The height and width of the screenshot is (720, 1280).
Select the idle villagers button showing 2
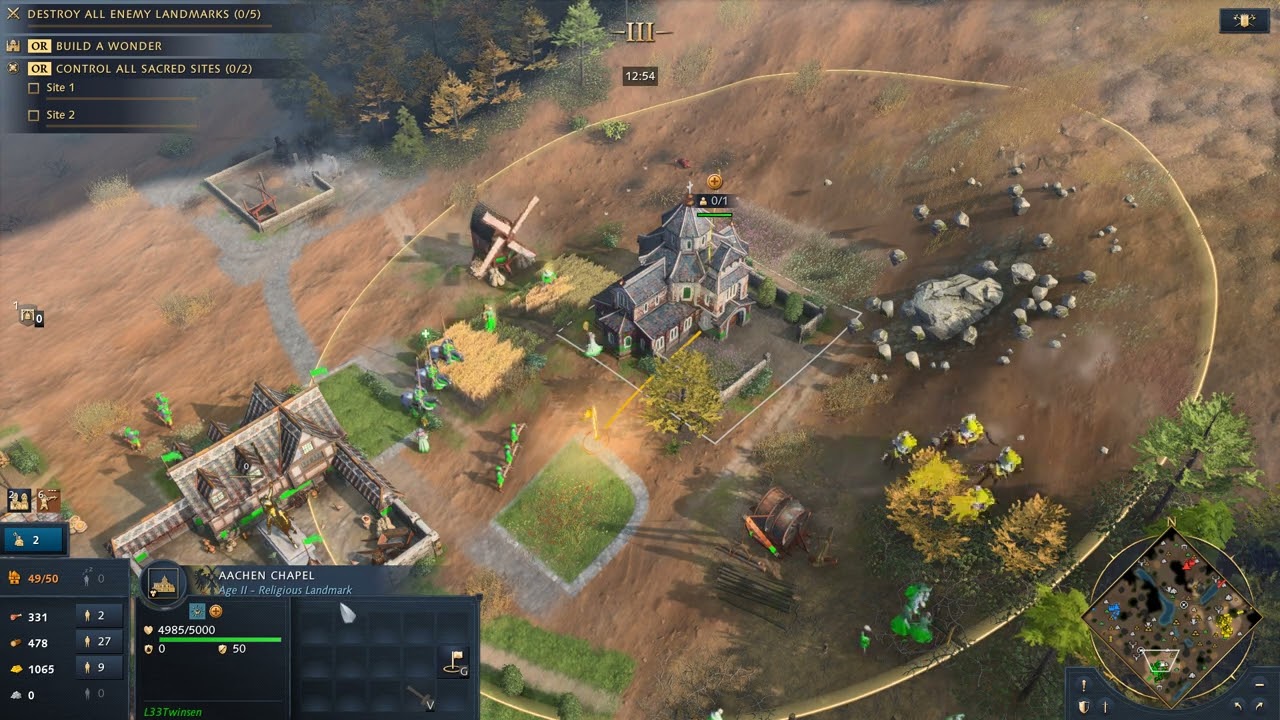[34, 540]
